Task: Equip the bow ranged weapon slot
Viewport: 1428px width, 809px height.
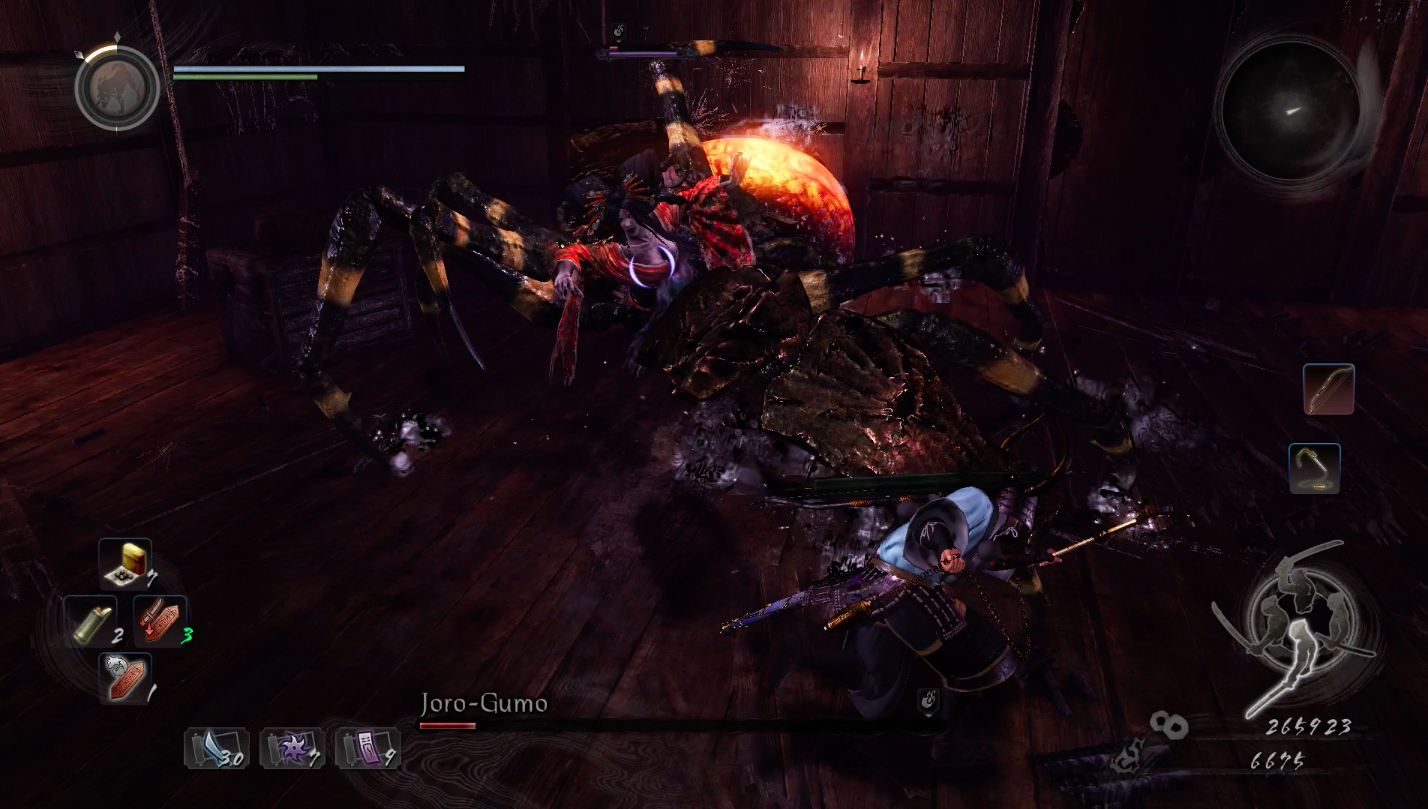Action: [1328, 389]
